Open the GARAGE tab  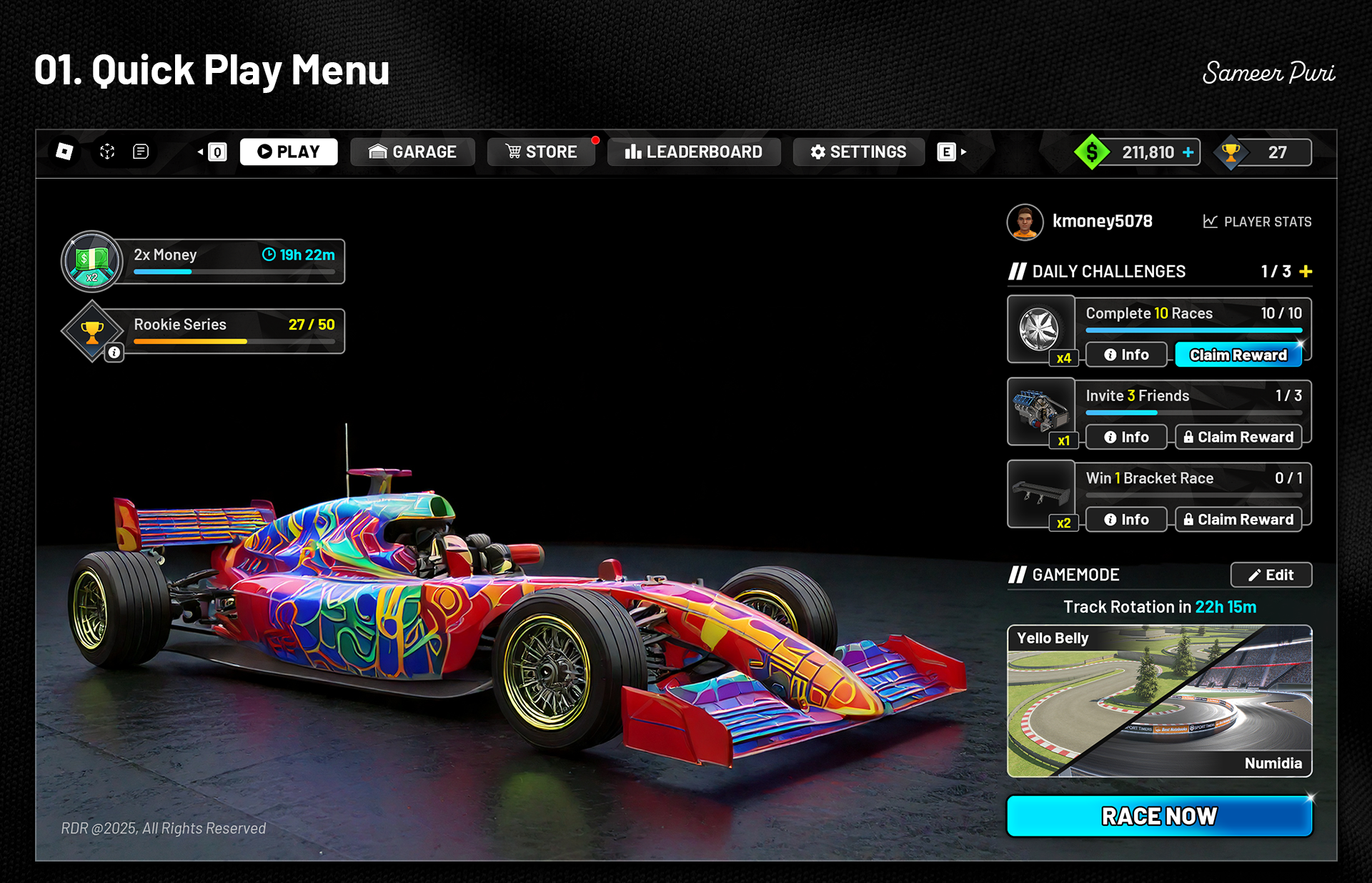click(x=412, y=152)
